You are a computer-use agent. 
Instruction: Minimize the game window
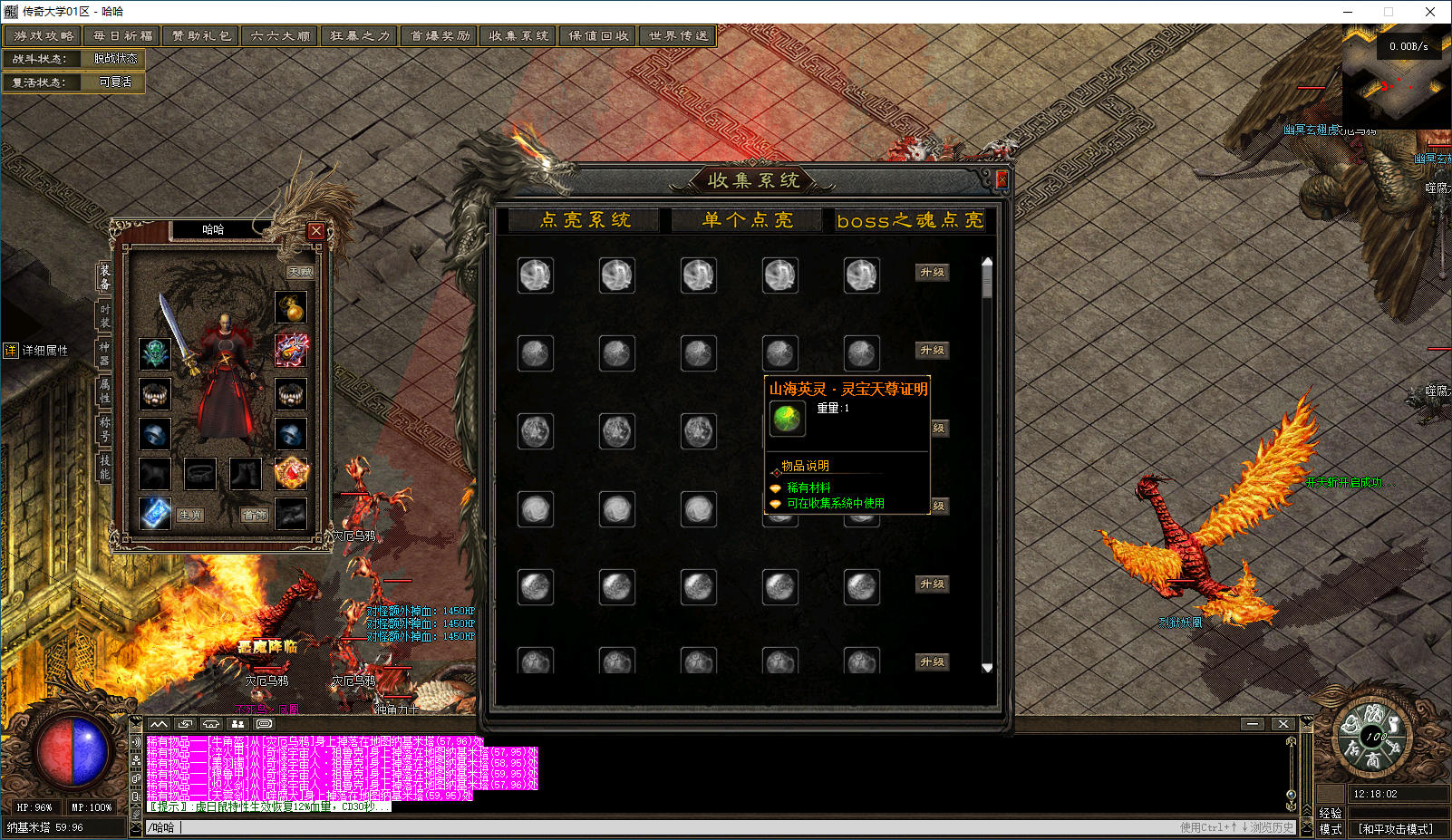1348,12
